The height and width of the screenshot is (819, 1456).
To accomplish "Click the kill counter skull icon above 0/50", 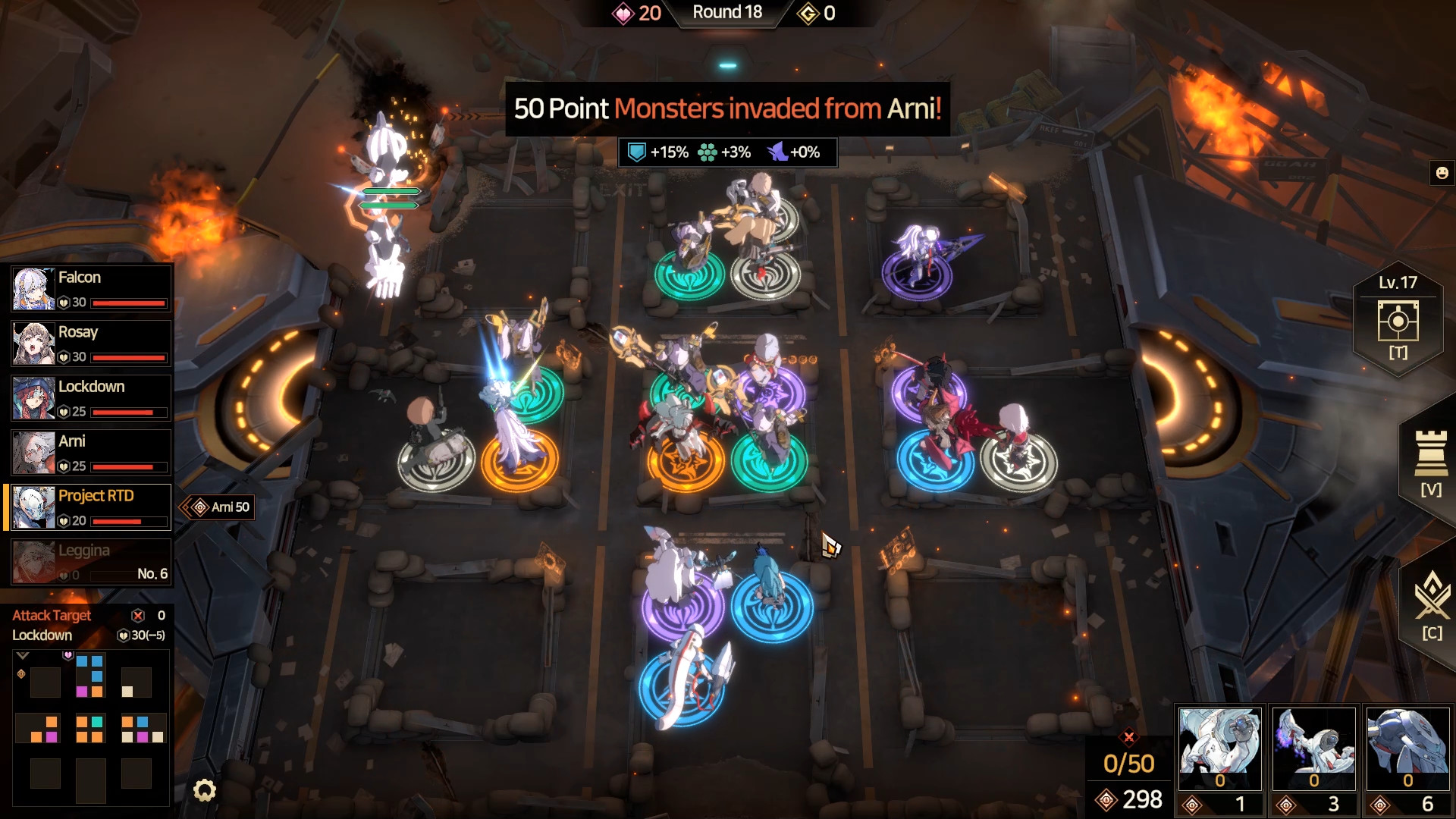I will pyautogui.click(x=1130, y=735).
